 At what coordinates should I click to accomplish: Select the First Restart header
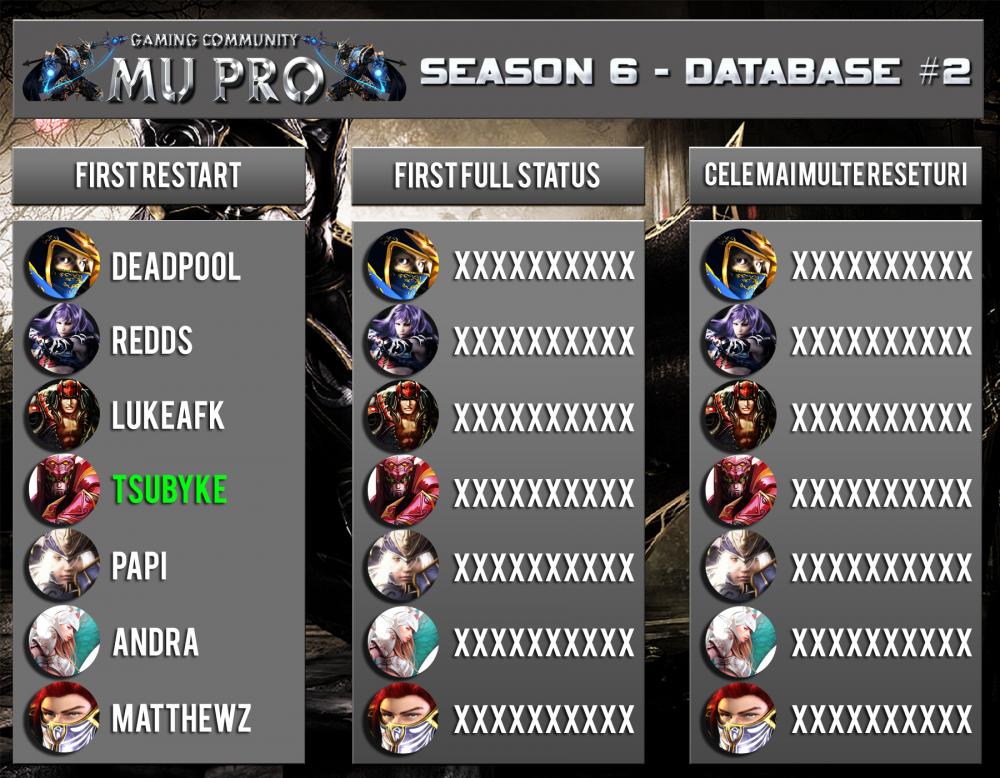158,176
